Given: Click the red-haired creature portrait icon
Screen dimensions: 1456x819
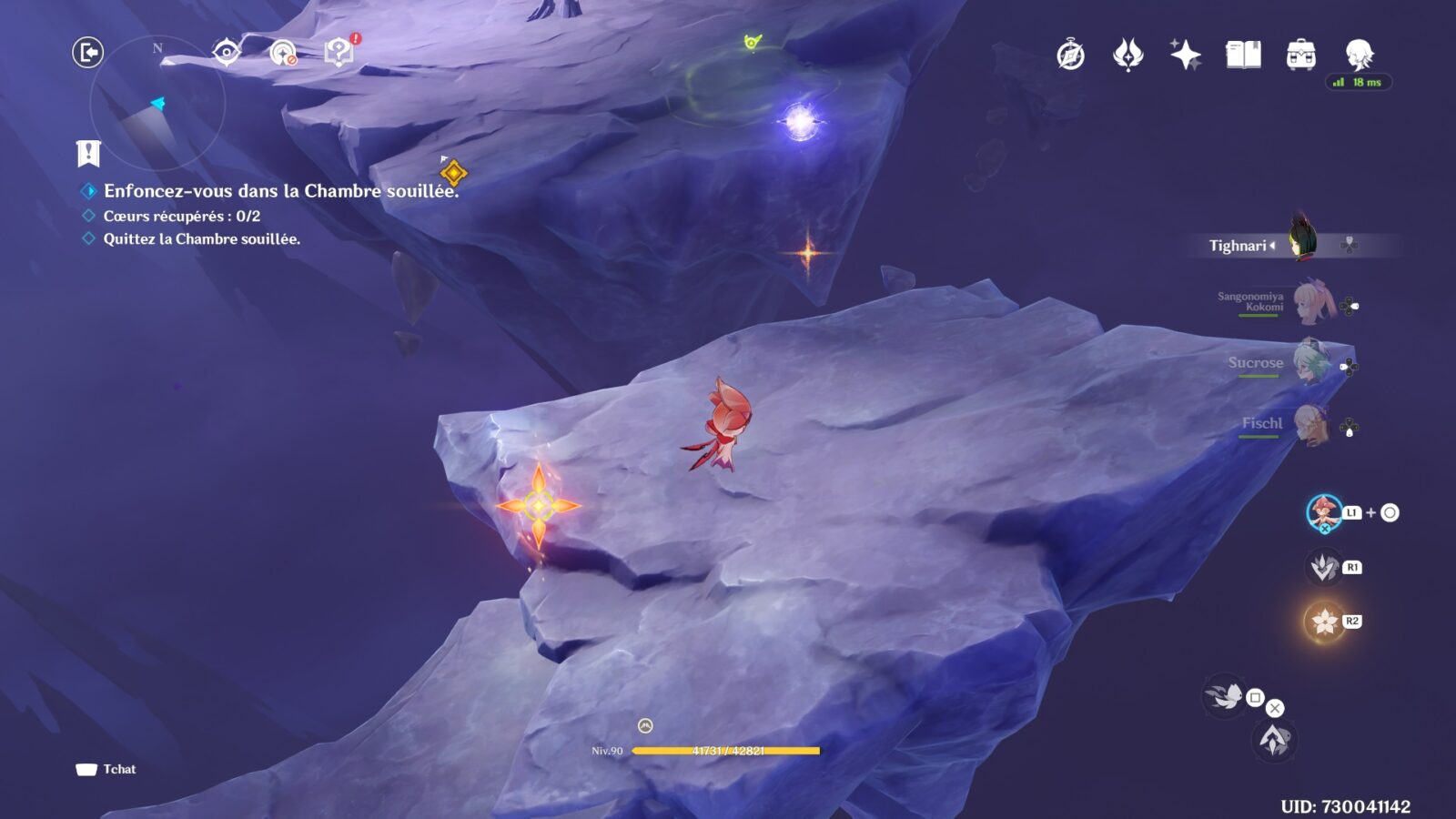Looking at the screenshot, I should (x=1324, y=513).
